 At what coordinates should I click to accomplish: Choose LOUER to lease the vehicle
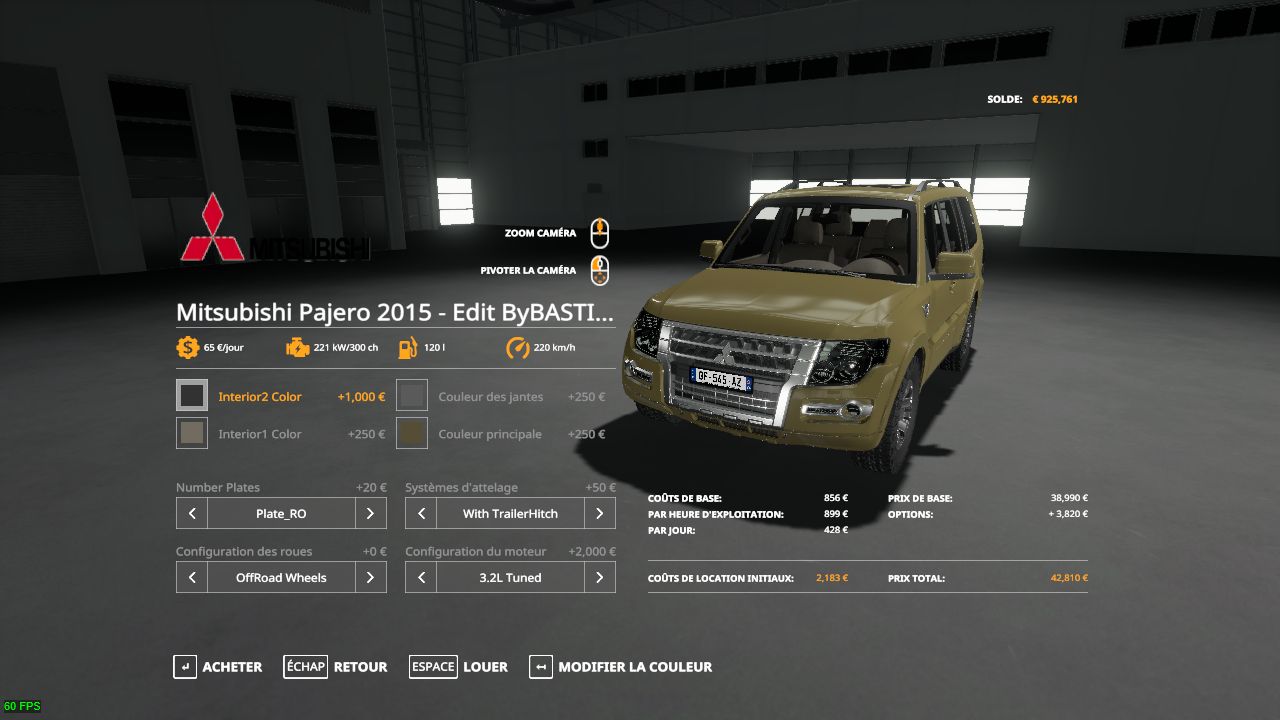(459, 667)
